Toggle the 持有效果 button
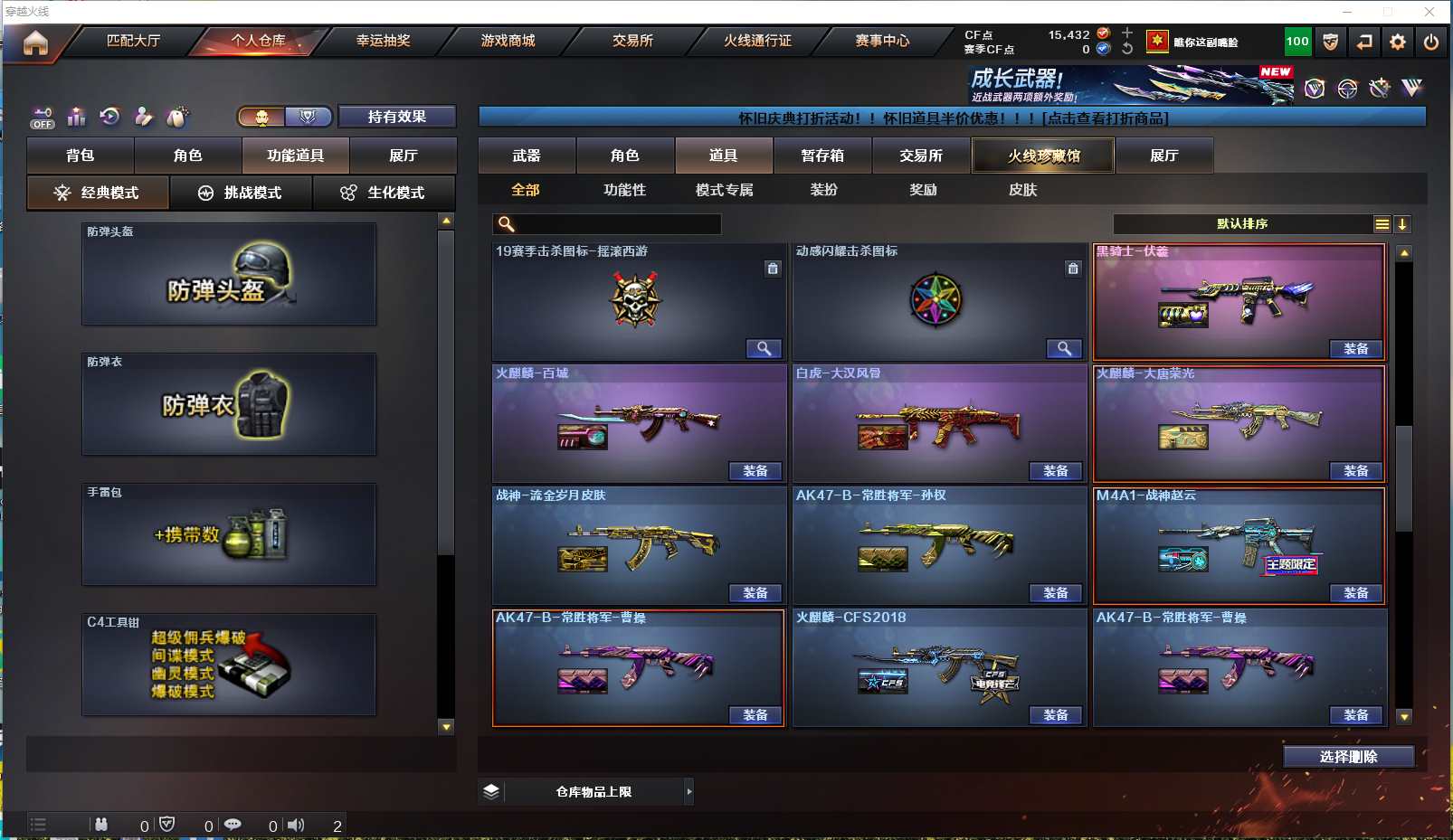 [396, 117]
